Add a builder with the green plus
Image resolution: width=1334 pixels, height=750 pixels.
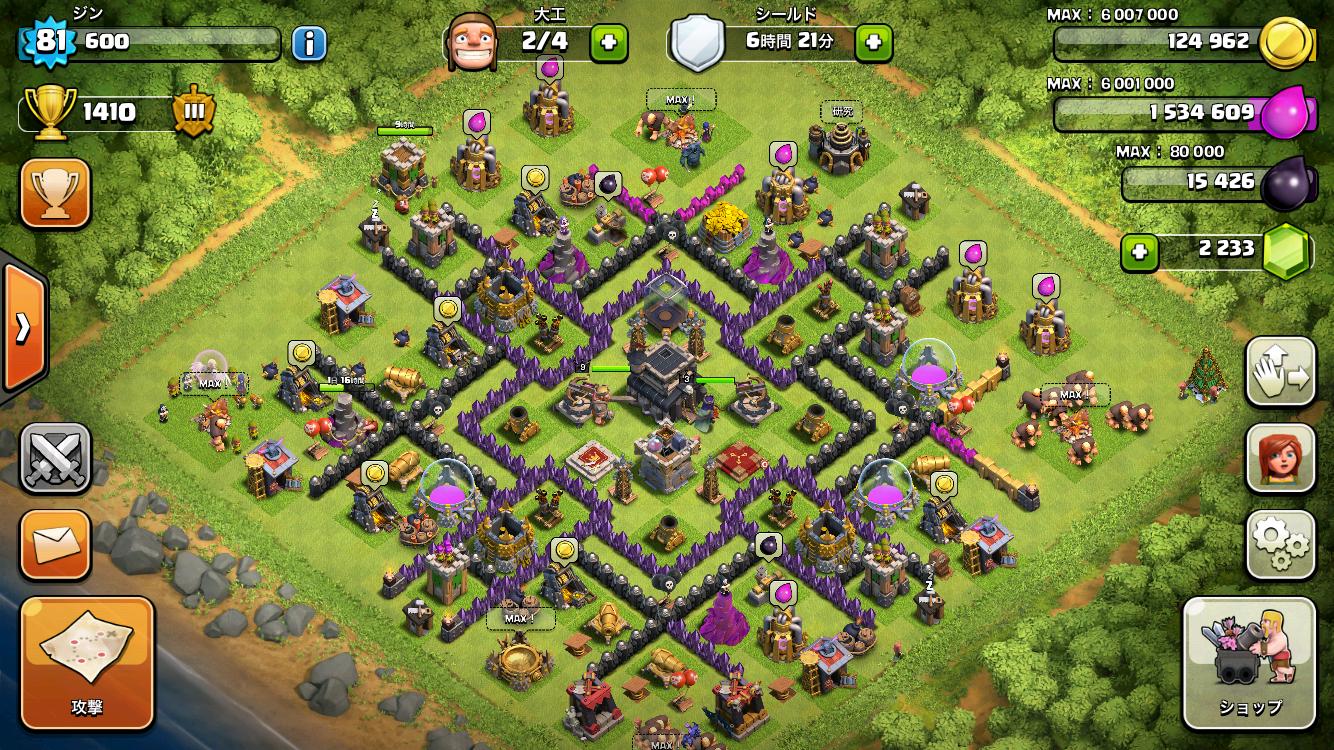(x=608, y=43)
